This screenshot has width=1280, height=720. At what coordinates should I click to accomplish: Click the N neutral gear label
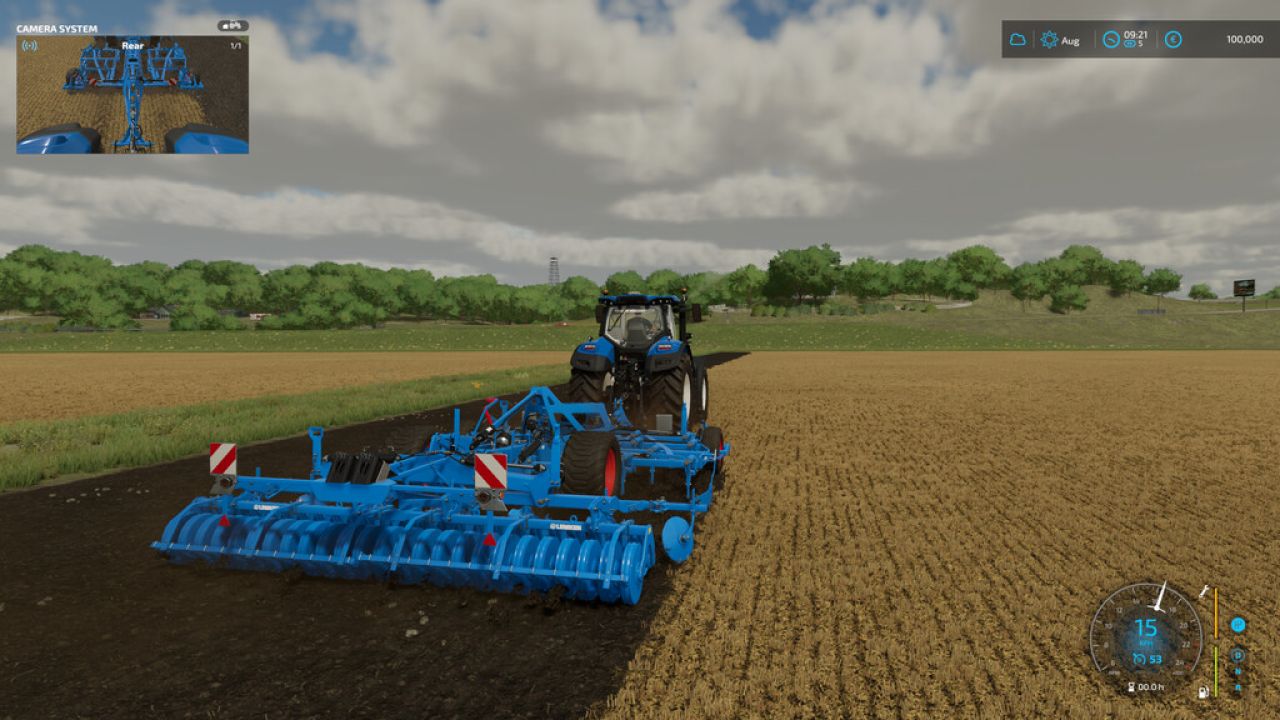point(1238,672)
